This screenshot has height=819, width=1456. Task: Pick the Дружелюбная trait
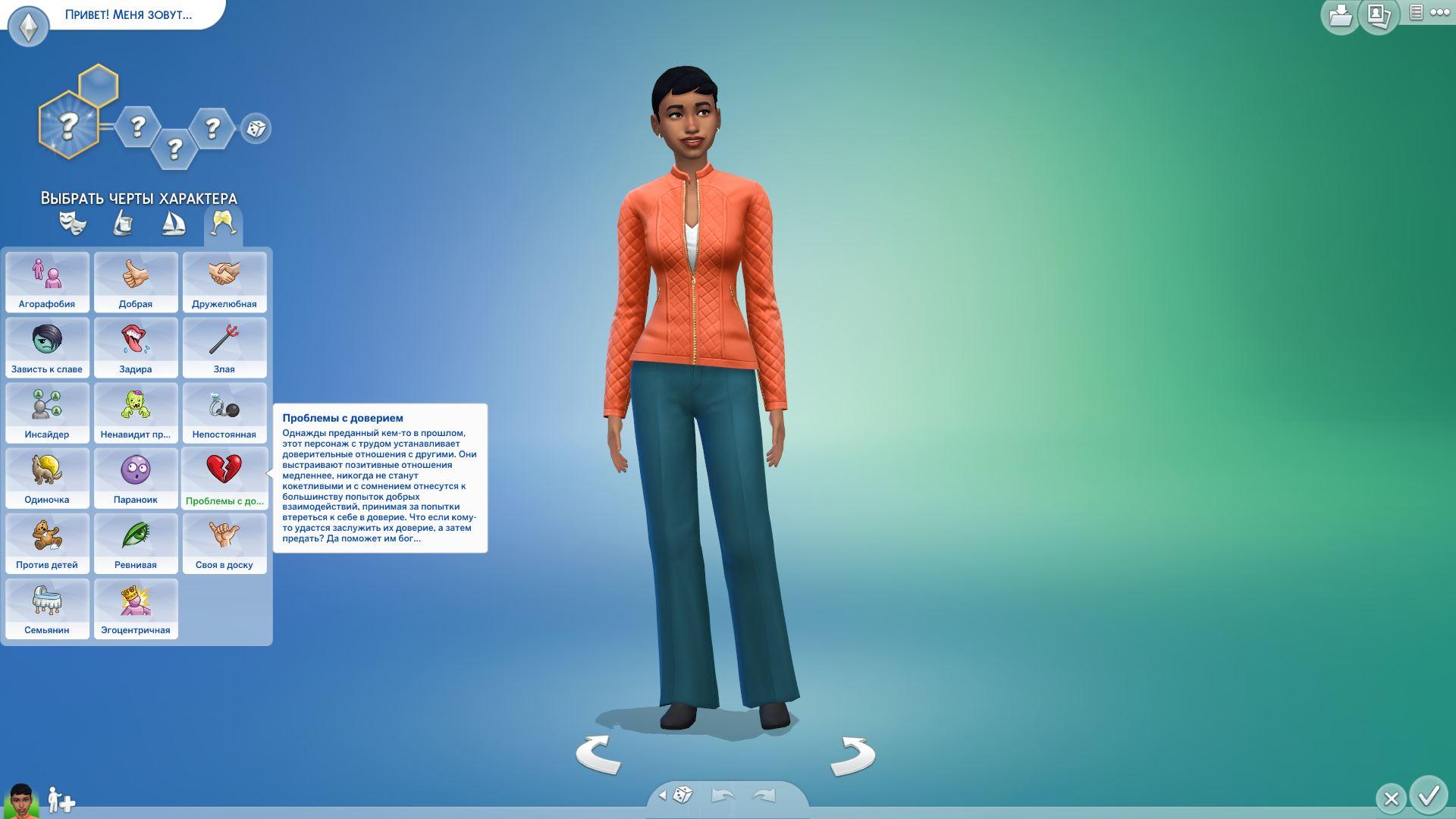click(x=224, y=282)
